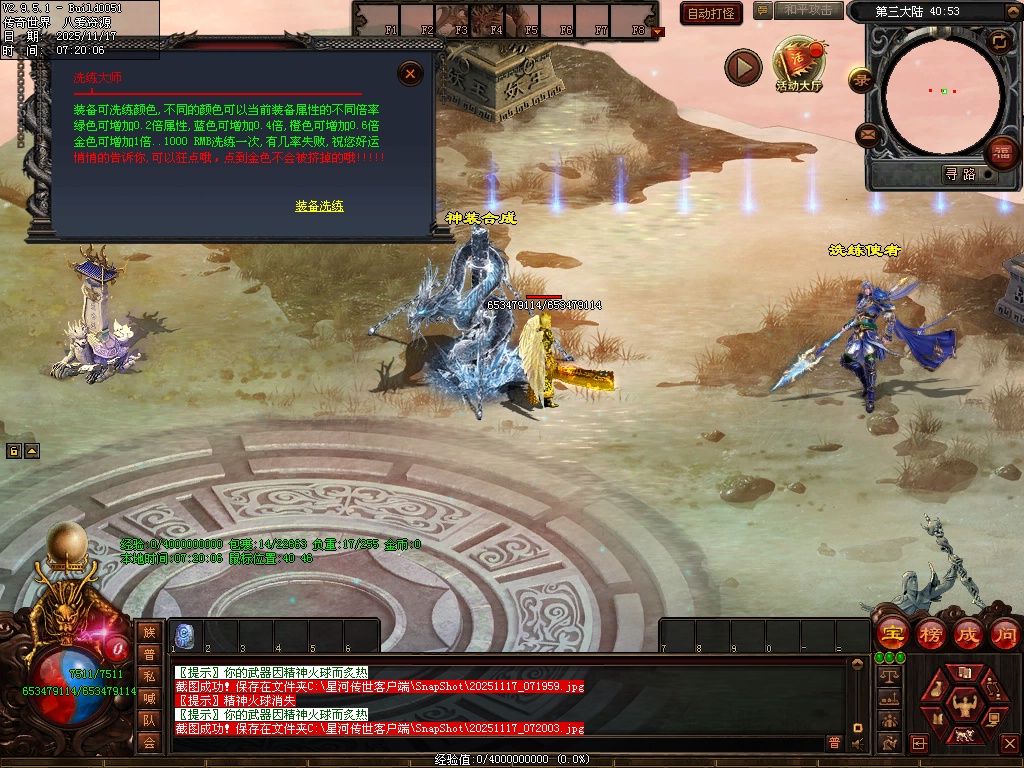
Task: Open the 活动大厅 event hall icon
Action: point(798,64)
